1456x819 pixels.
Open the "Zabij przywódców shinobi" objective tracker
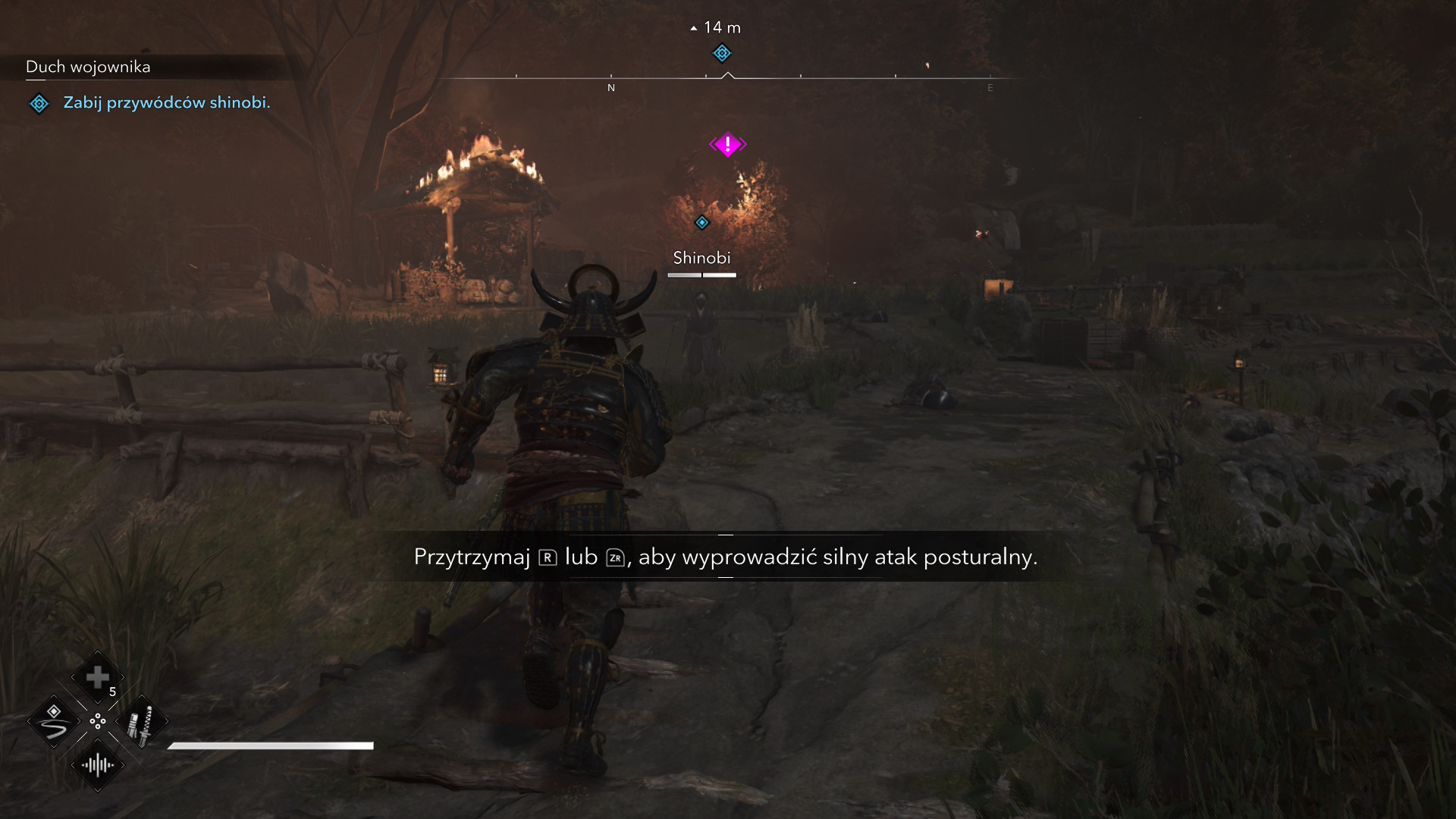click(x=166, y=102)
